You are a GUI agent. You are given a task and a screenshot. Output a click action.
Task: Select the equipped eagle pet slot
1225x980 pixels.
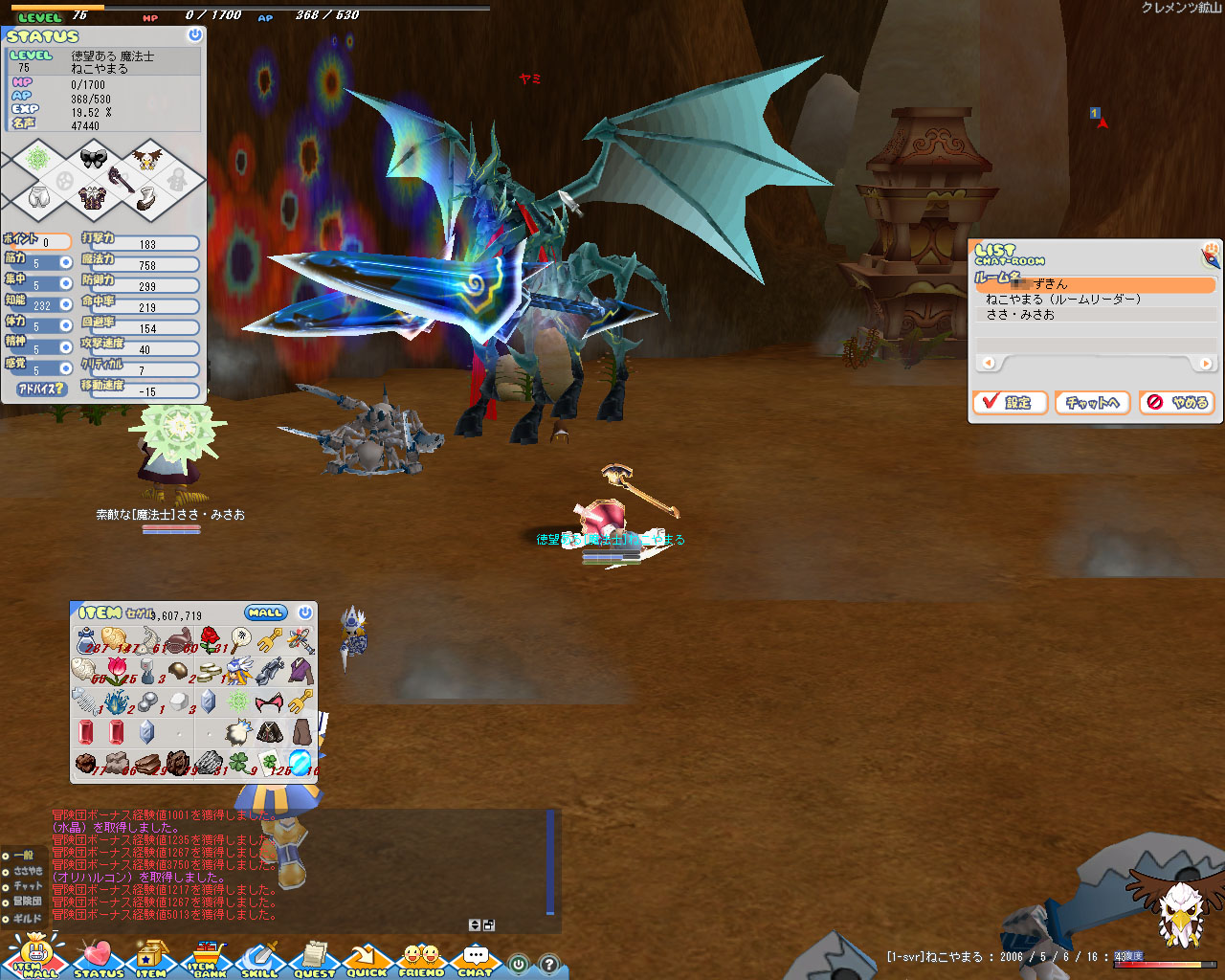click(x=147, y=158)
